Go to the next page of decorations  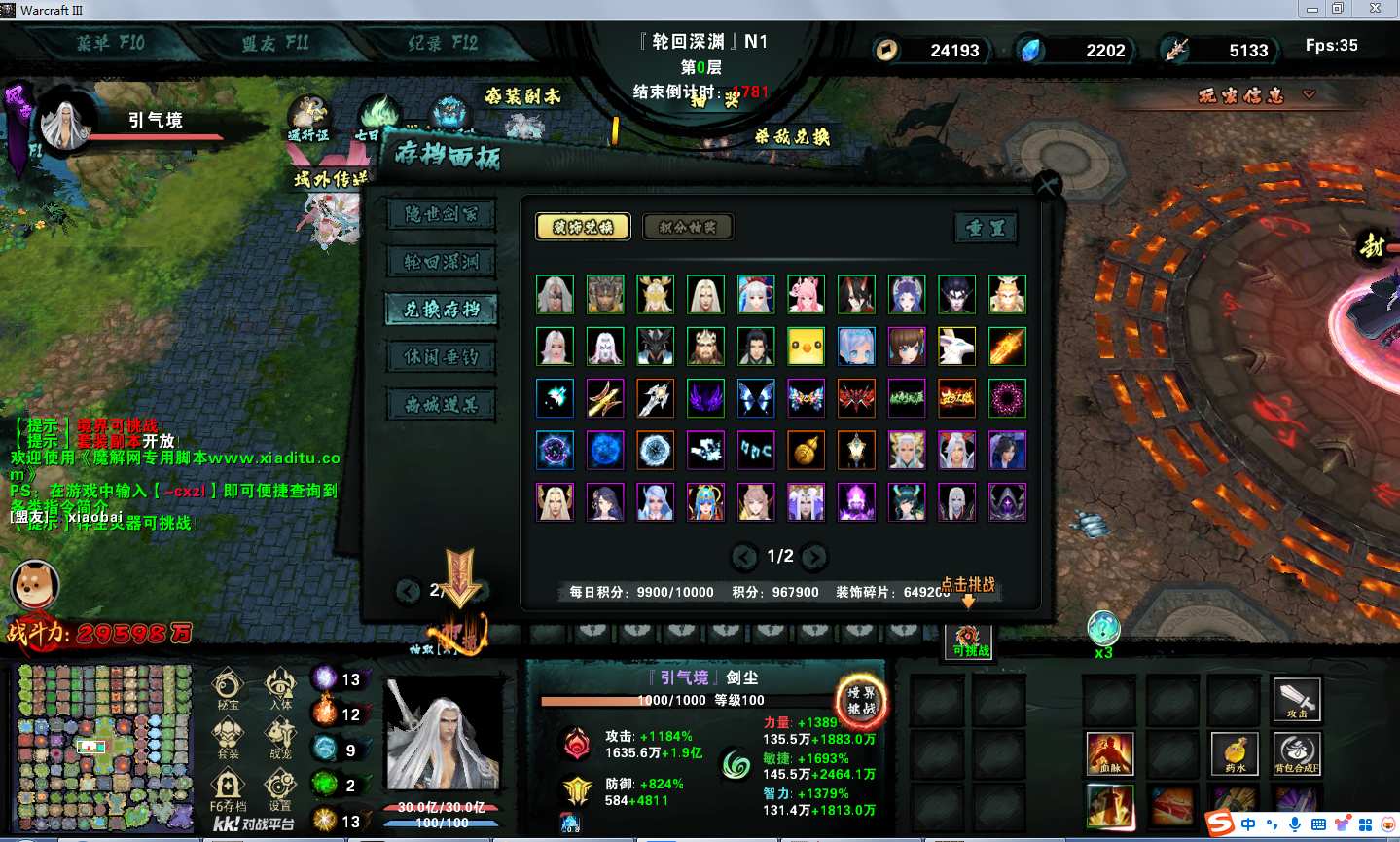tap(814, 557)
